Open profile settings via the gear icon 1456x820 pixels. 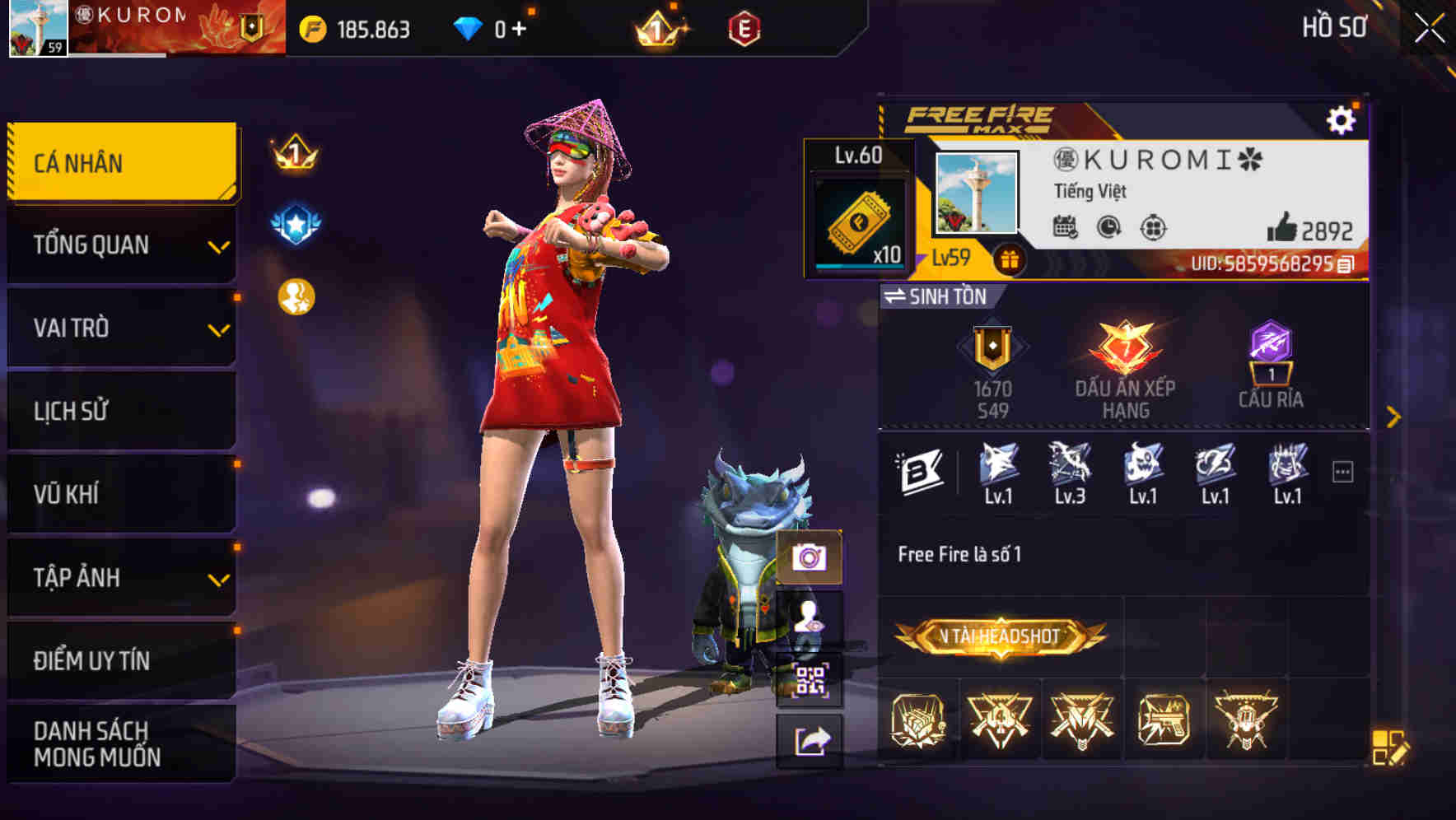click(1342, 119)
